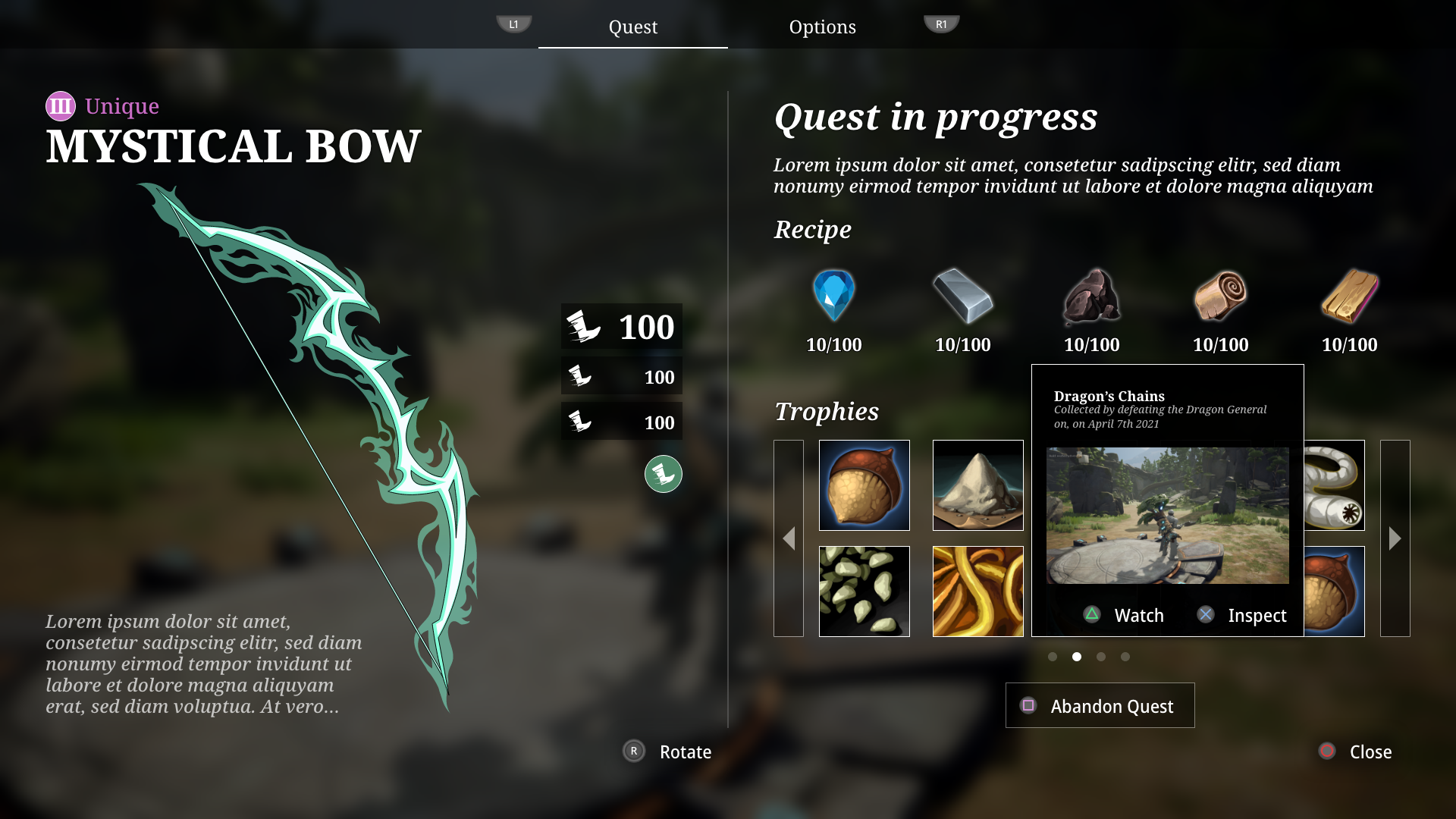Jump to the third trophy page dot
1456x819 pixels.
click(x=1101, y=657)
